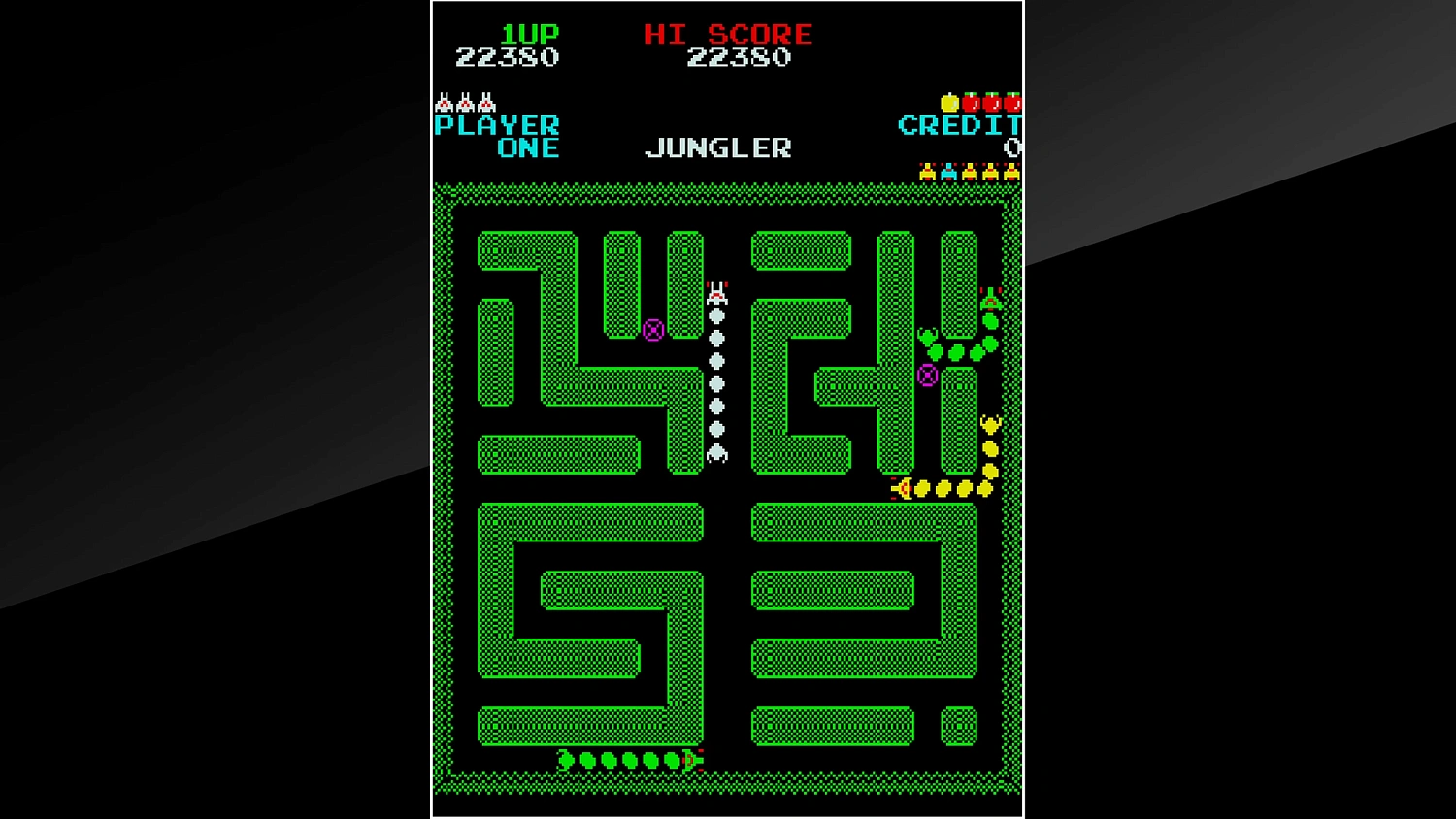This screenshot has width=1456, height=819.
Task: Toggle the lower purple X bonus marker
Action: pos(927,377)
